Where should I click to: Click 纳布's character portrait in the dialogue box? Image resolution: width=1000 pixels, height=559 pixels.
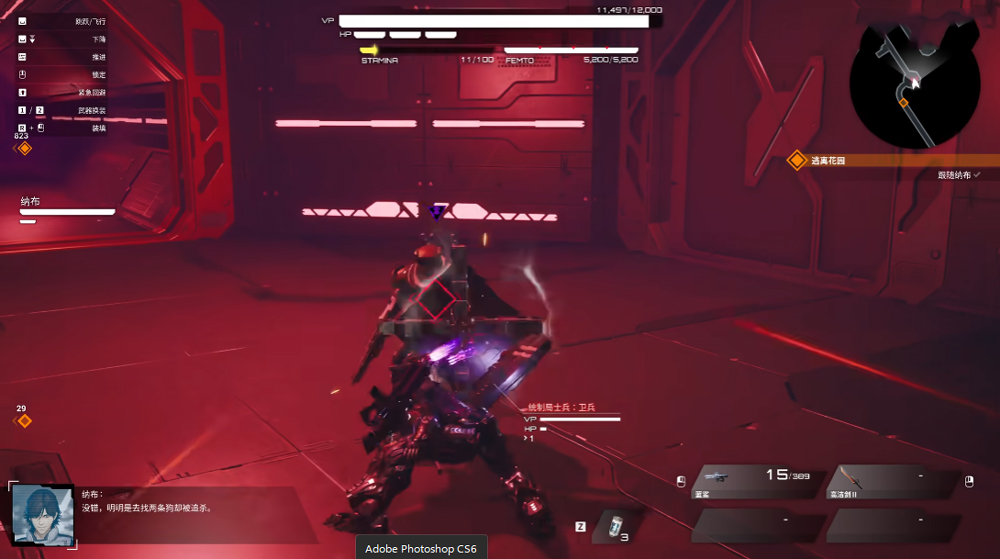coord(43,515)
